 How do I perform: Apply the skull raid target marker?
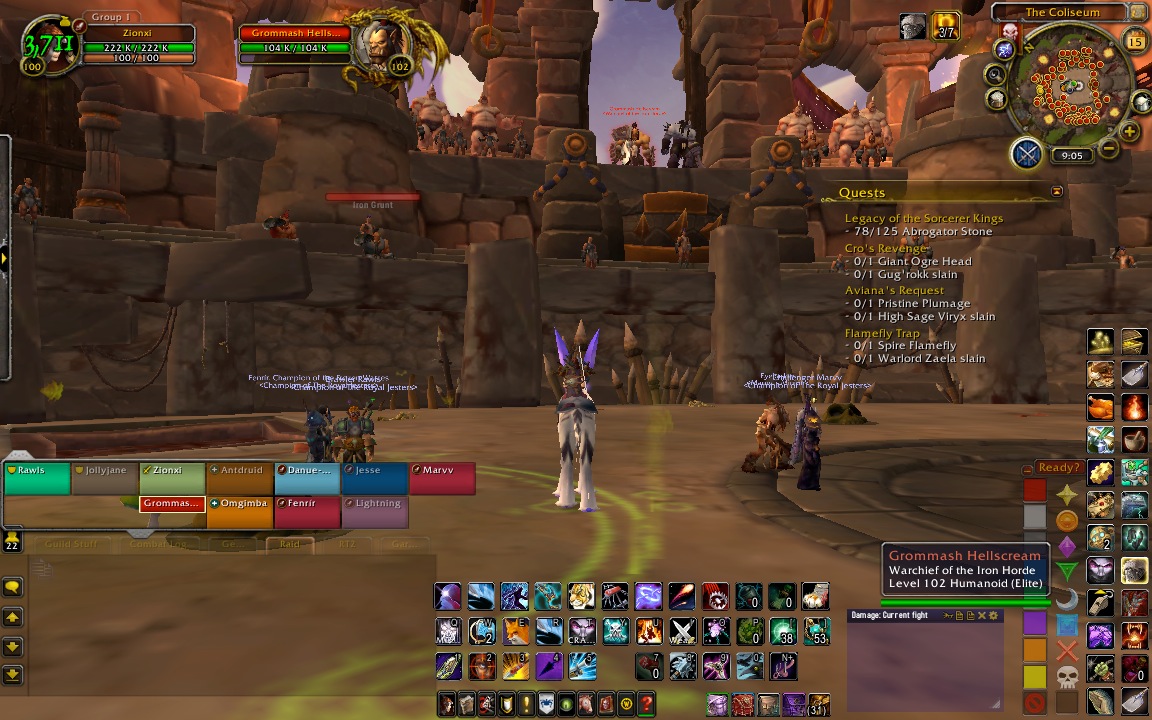tap(1067, 676)
